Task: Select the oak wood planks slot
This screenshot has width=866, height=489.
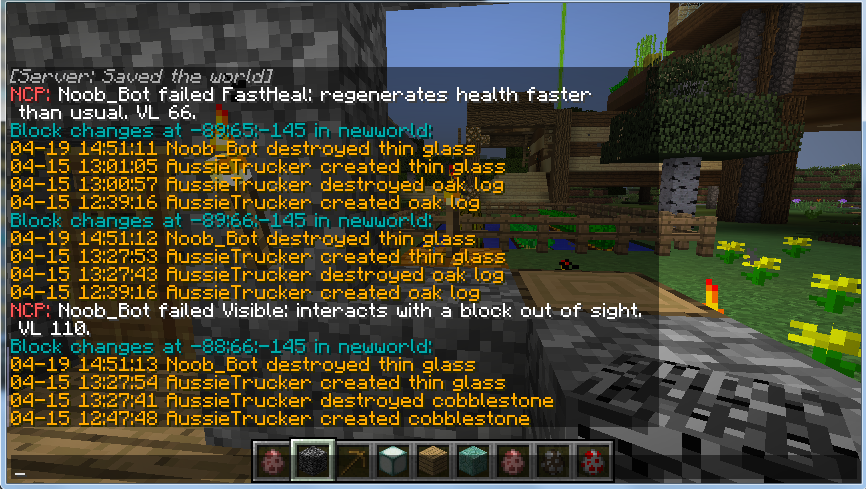Action: pos(431,460)
